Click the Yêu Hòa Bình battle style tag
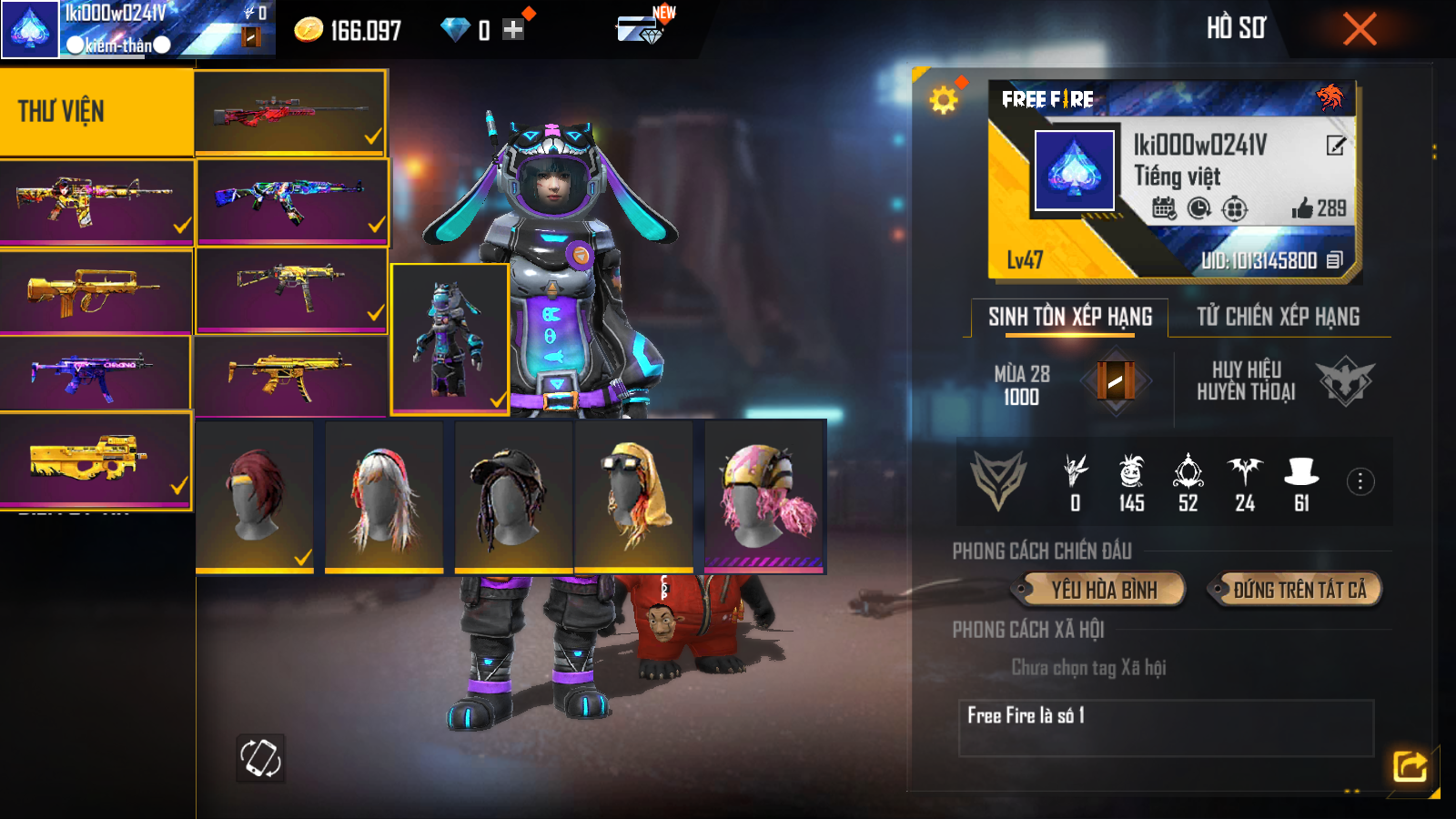The image size is (1456, 819). tap(1103, 590)
